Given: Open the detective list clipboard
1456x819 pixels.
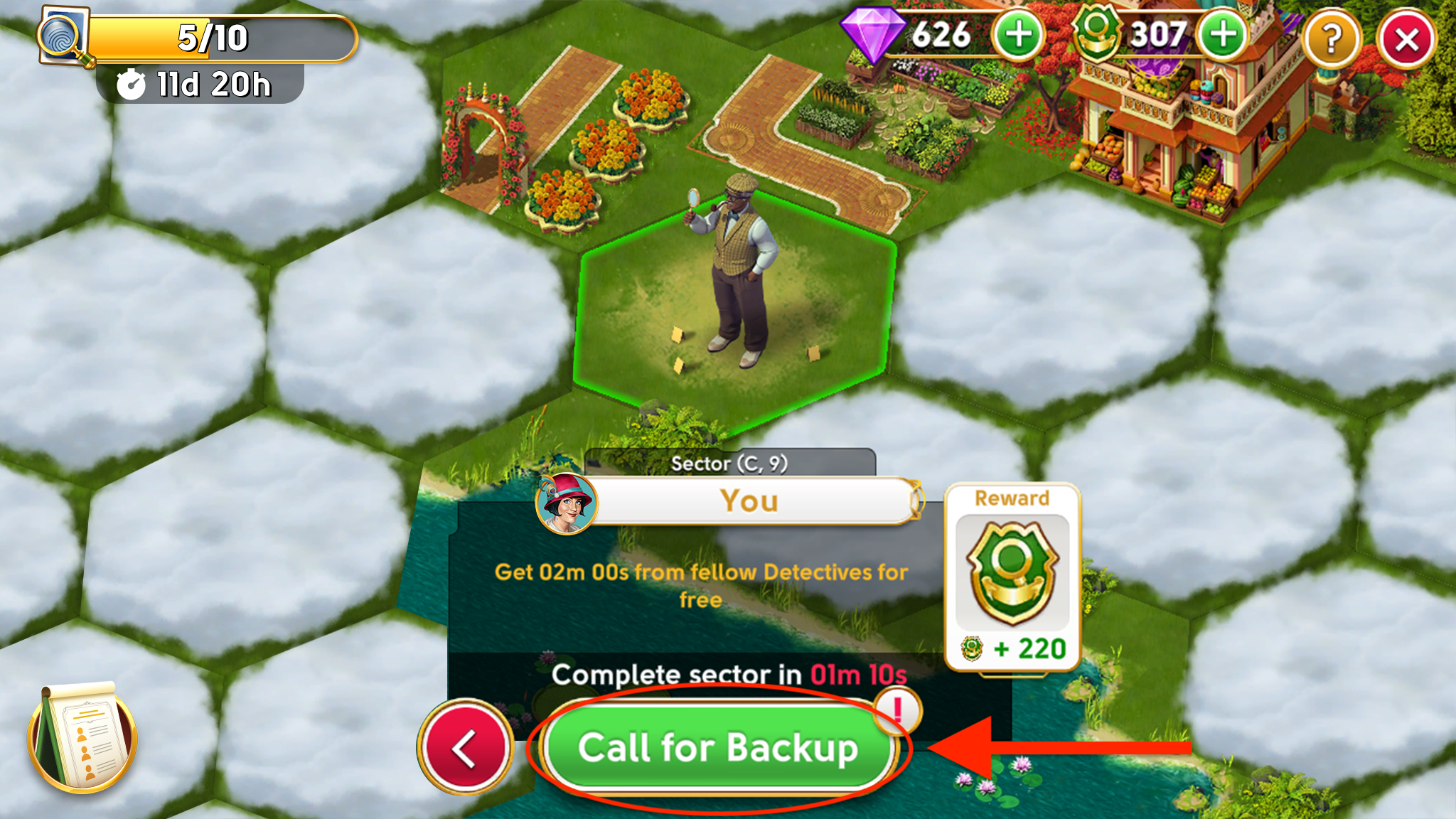Looking at the screenshot, I should coord(82,738).
